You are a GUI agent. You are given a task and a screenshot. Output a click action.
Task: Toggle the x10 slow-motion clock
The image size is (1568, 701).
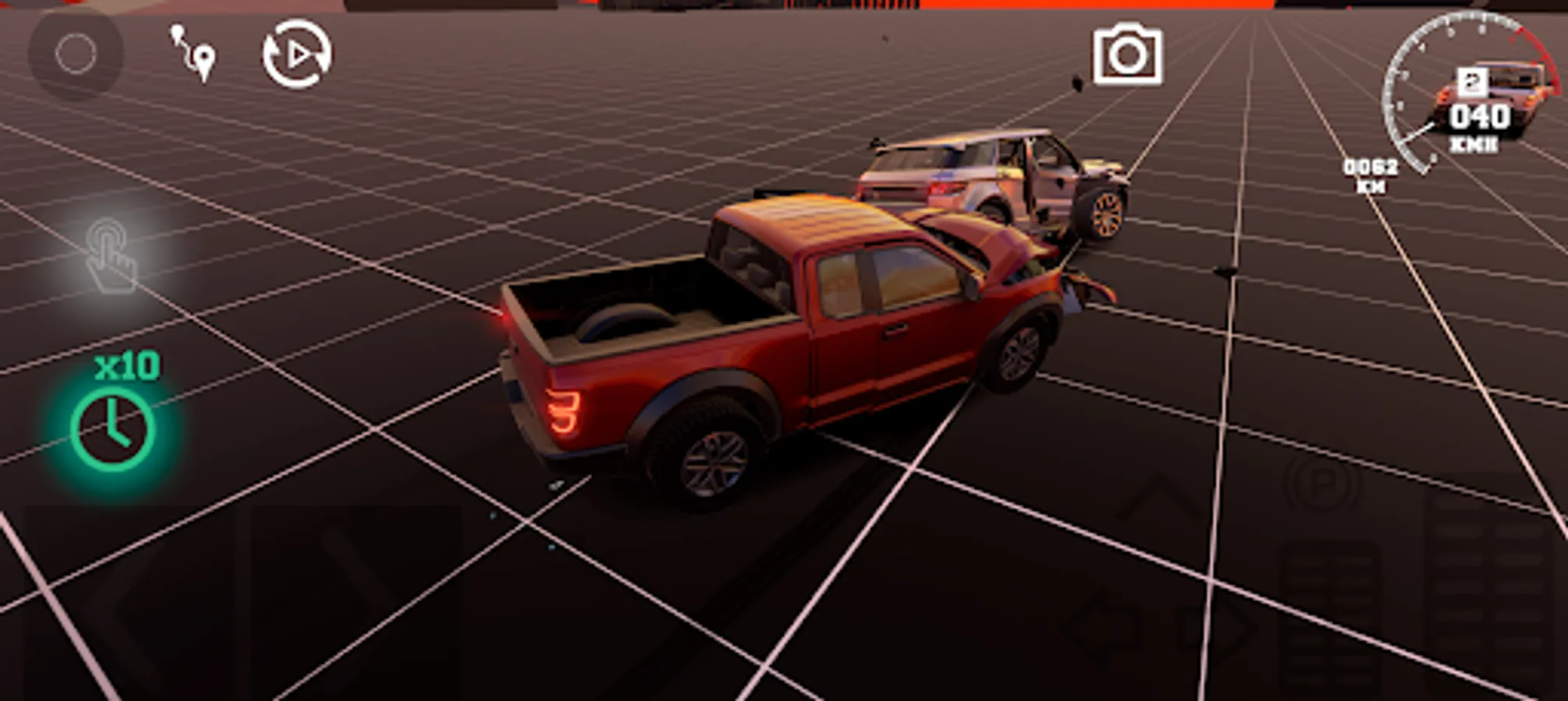(x=111, y=427)
